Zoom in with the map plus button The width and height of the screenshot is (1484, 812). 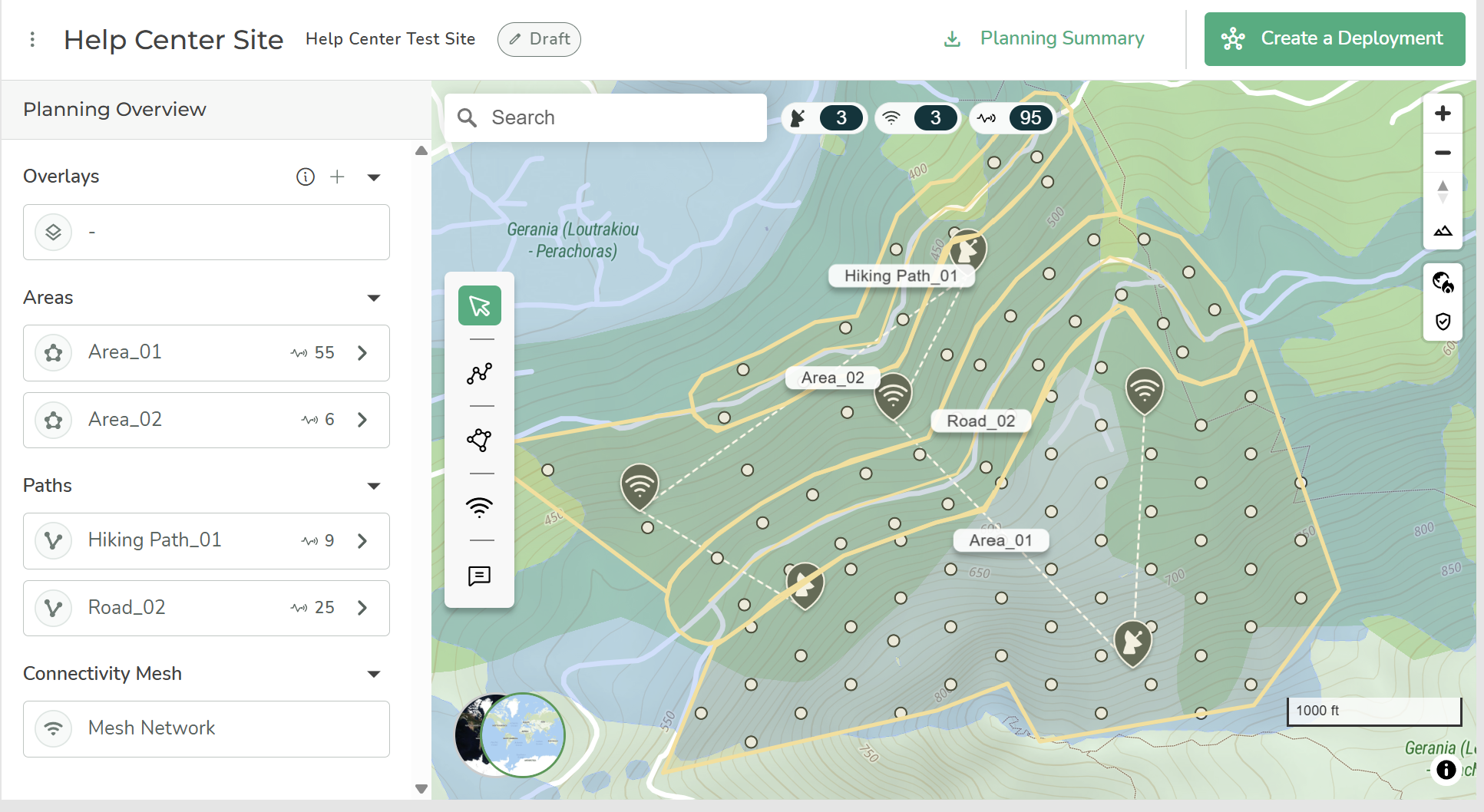1443,114
